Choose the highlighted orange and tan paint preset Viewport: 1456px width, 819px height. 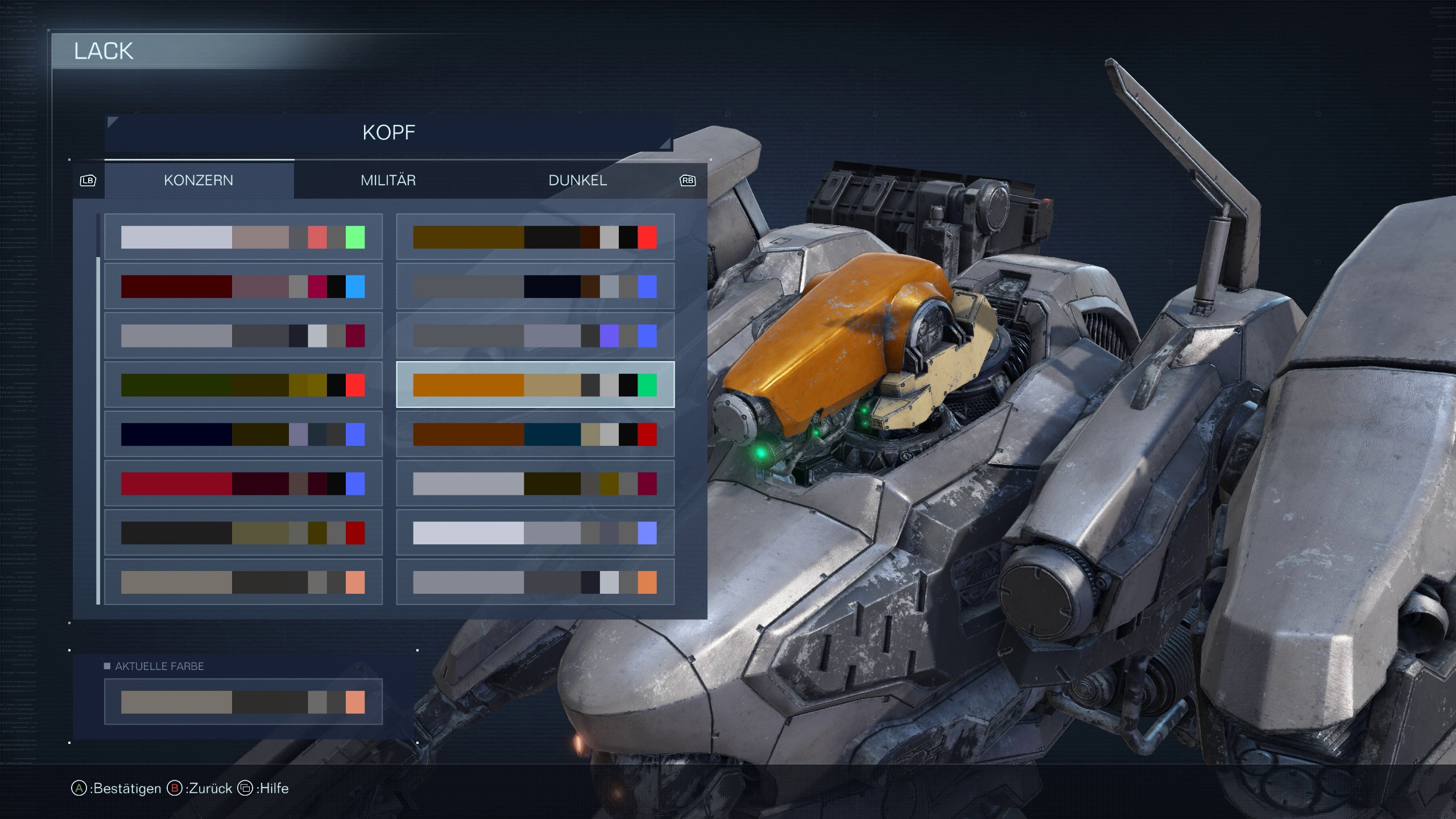[535, 385]
